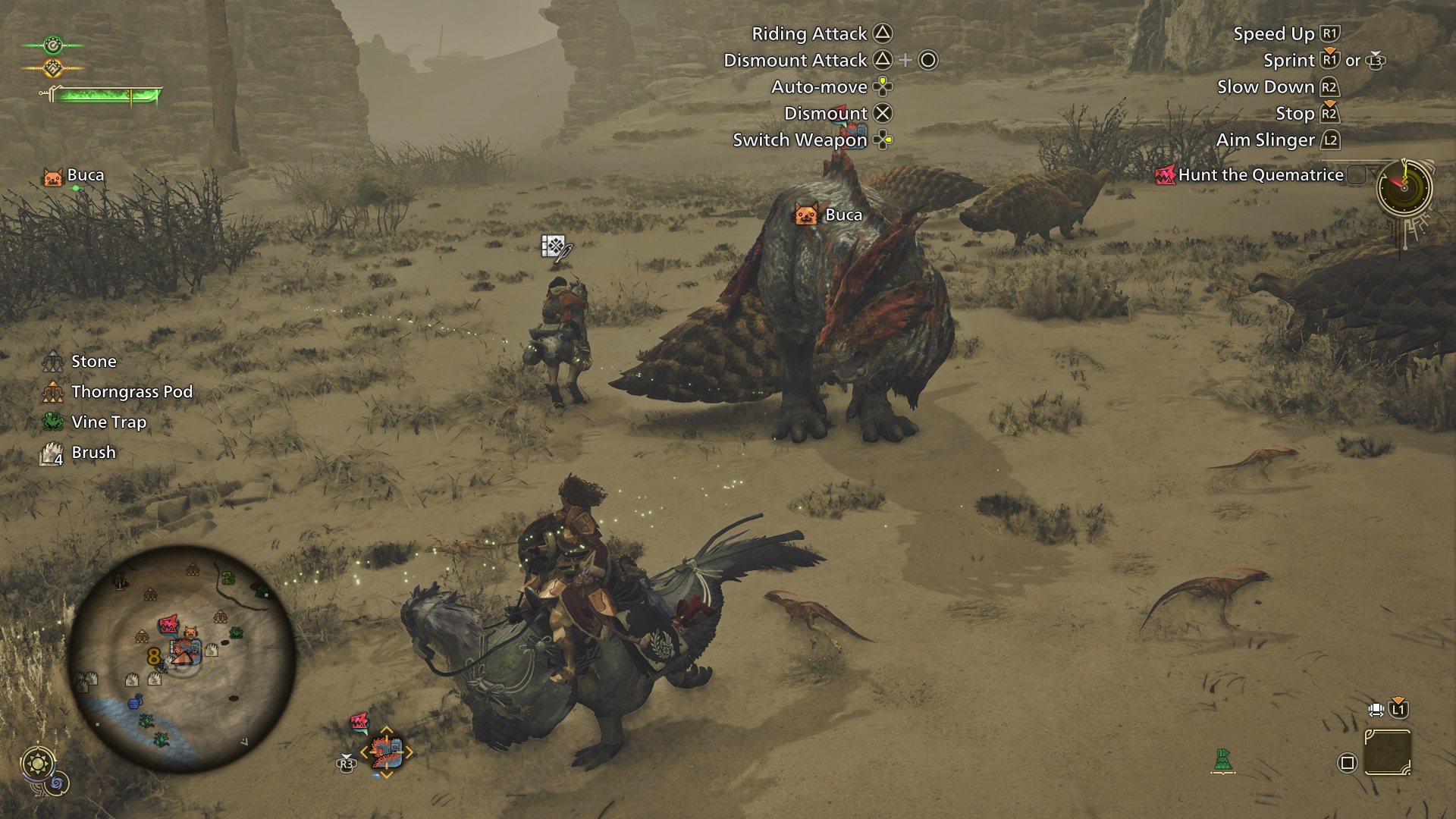Select the Thorngrass Pod item icon

52,391
